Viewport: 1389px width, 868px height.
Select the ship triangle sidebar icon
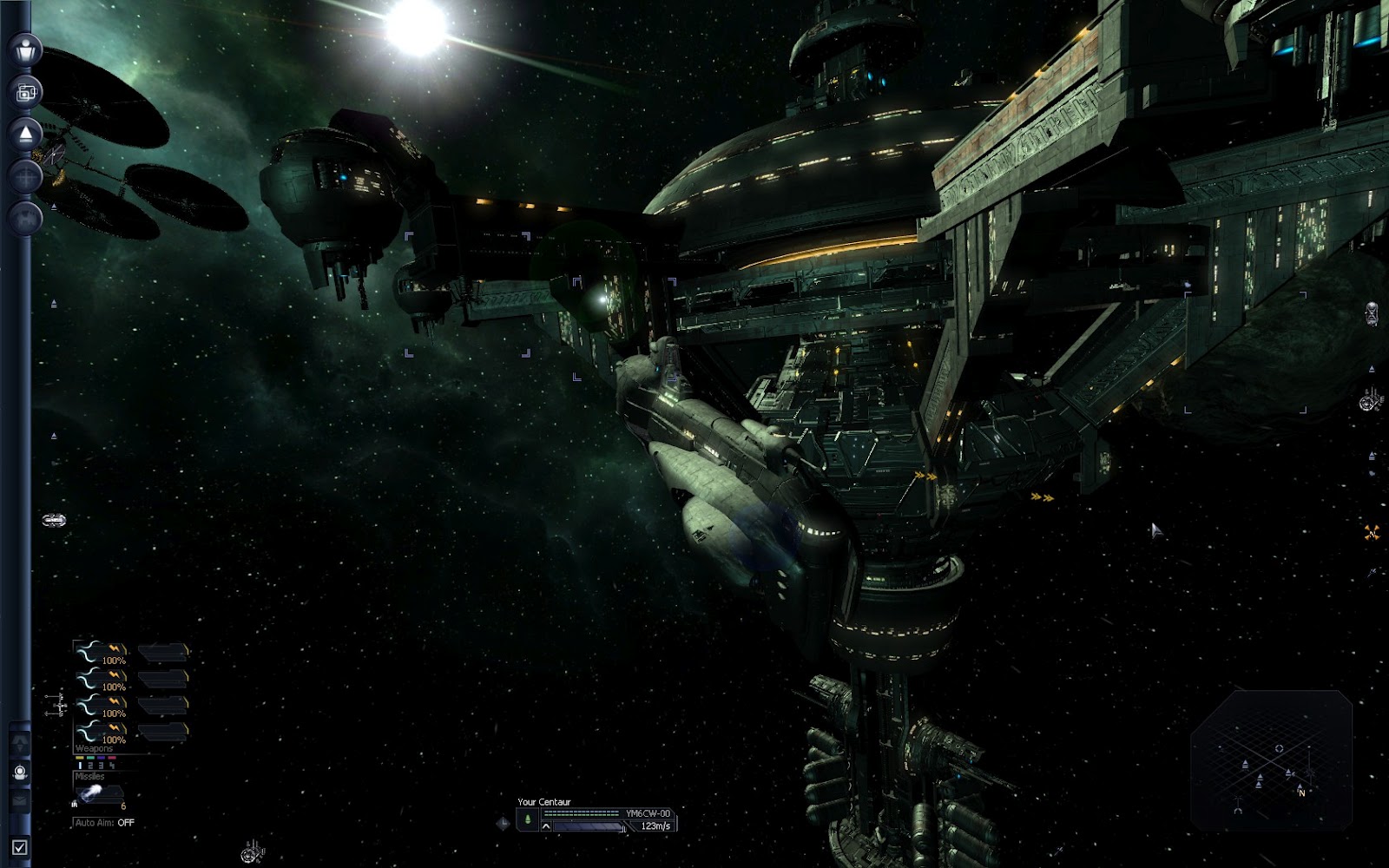click(26, 134)
